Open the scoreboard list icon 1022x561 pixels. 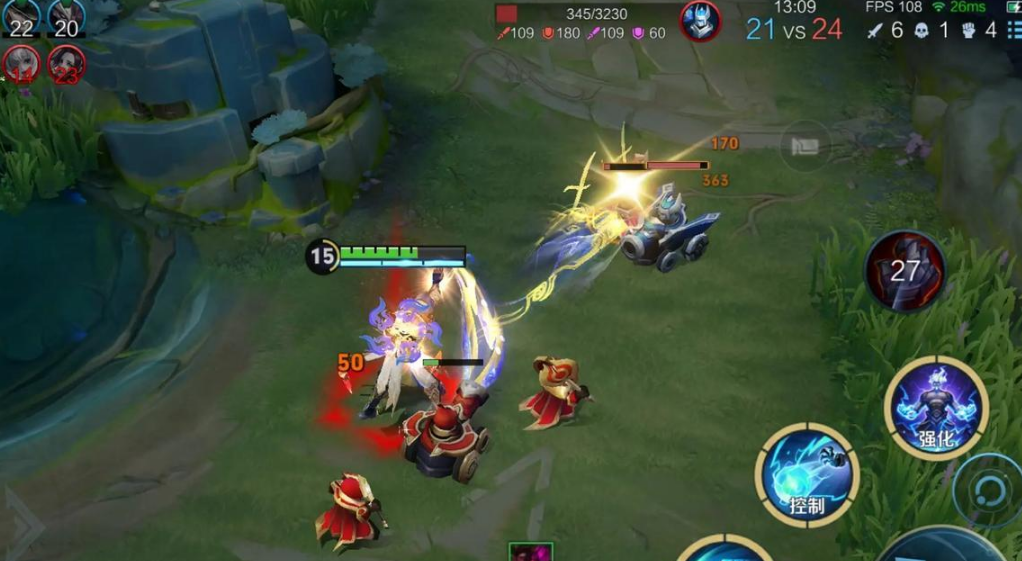click(x=1014, y=31)
